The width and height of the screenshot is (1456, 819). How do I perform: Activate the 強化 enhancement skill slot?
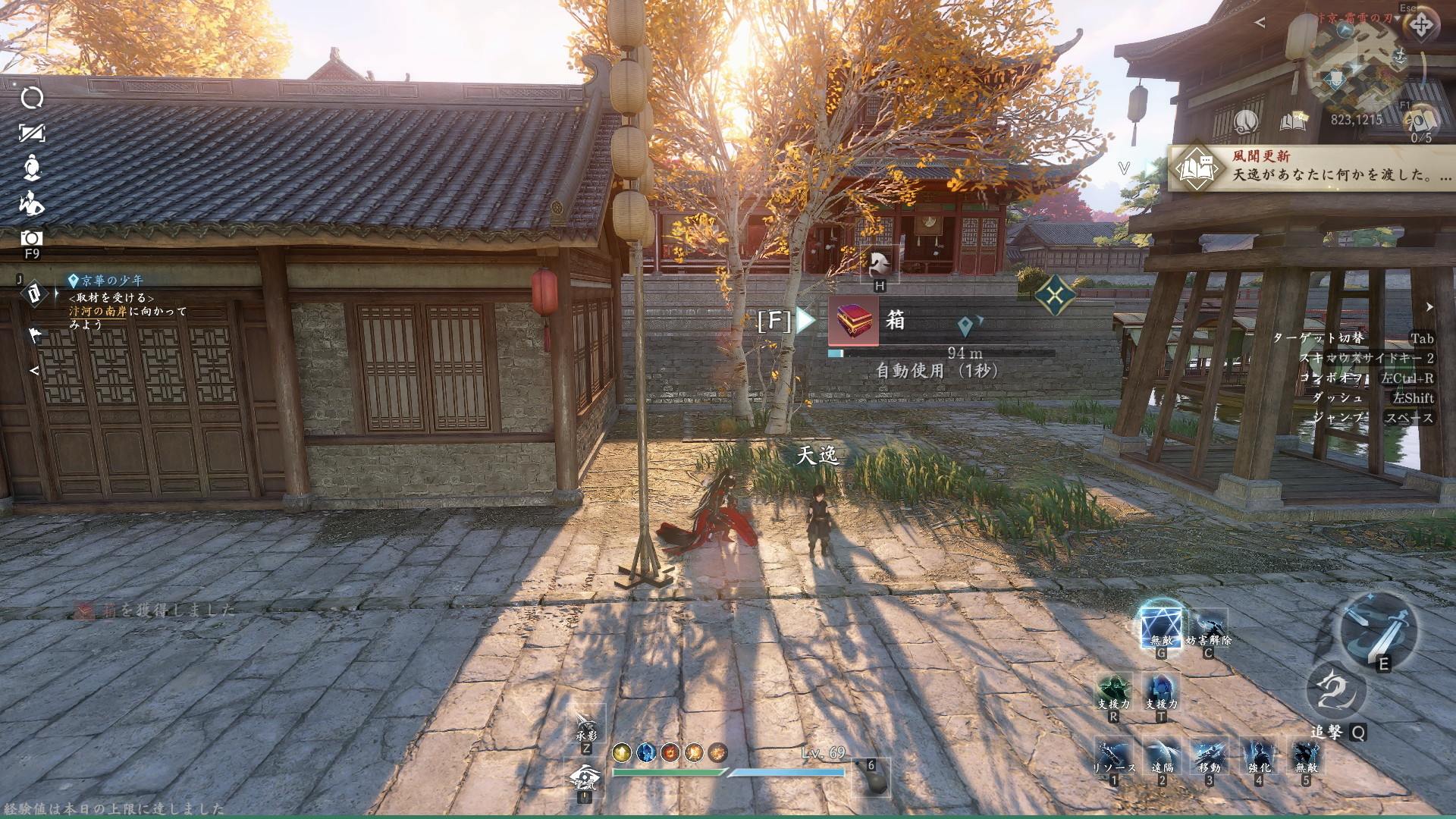(x=1258, y=757)
